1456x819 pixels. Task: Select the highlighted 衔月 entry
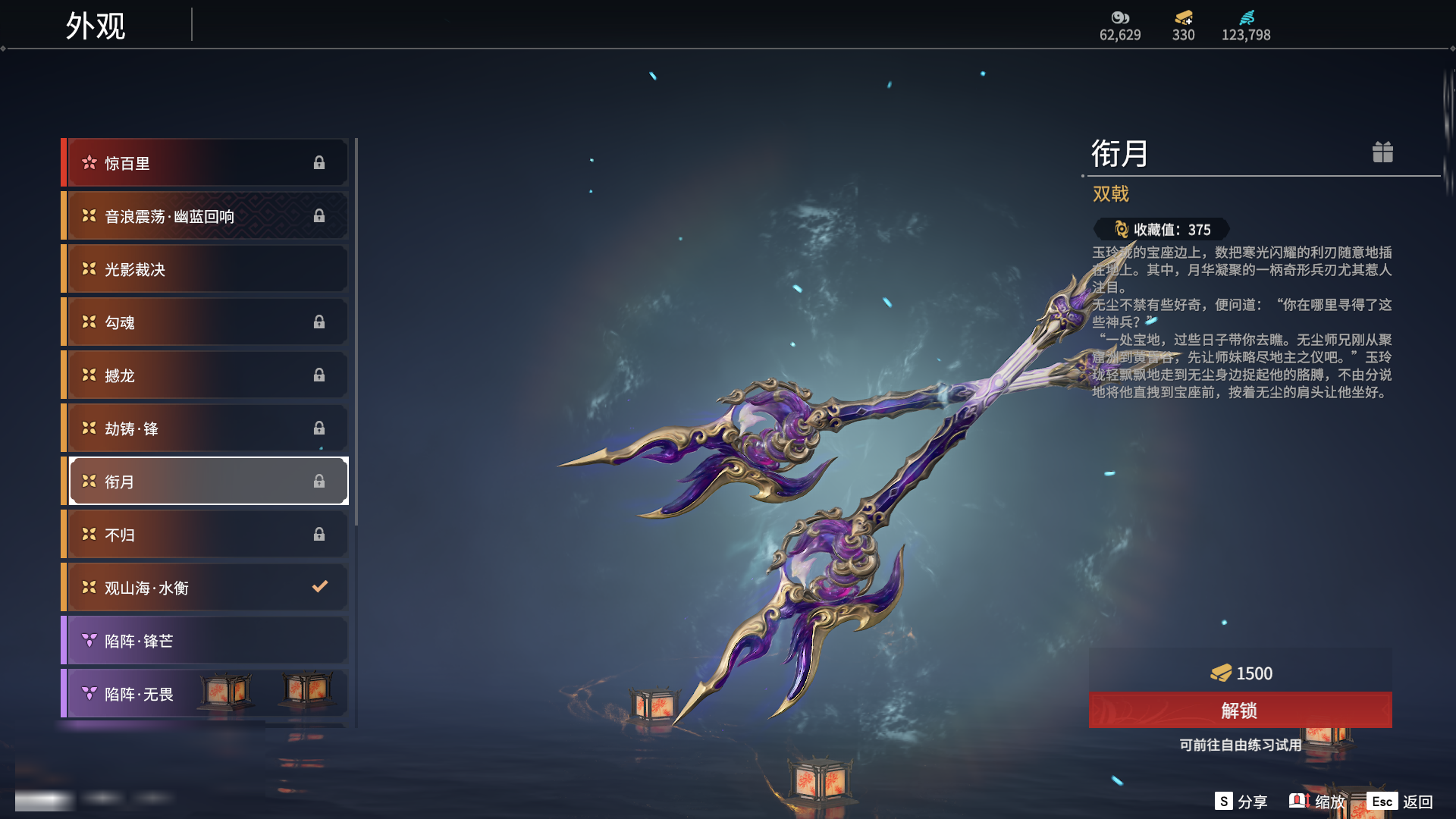pyautogui.click(x=206, y=482)
